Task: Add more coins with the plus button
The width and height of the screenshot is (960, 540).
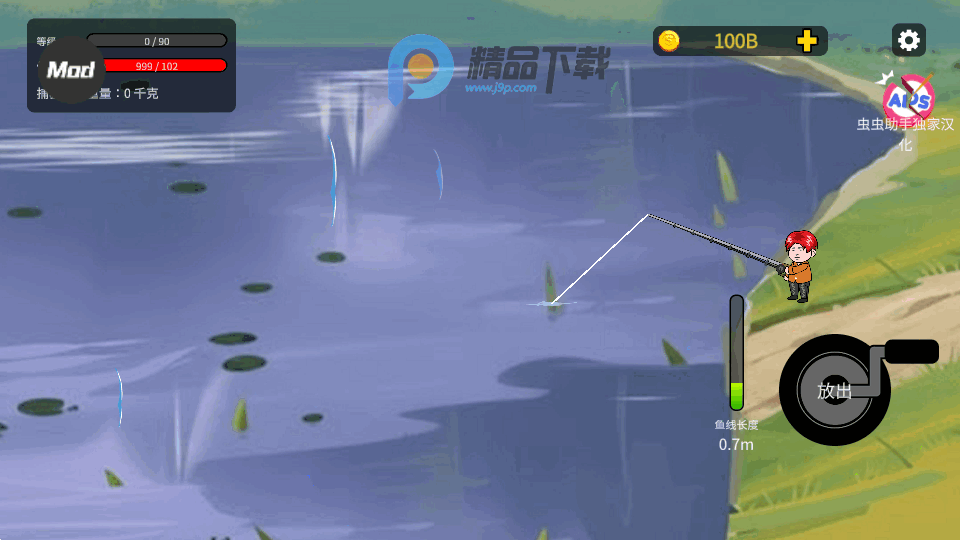Action: (x=807, y=41)
